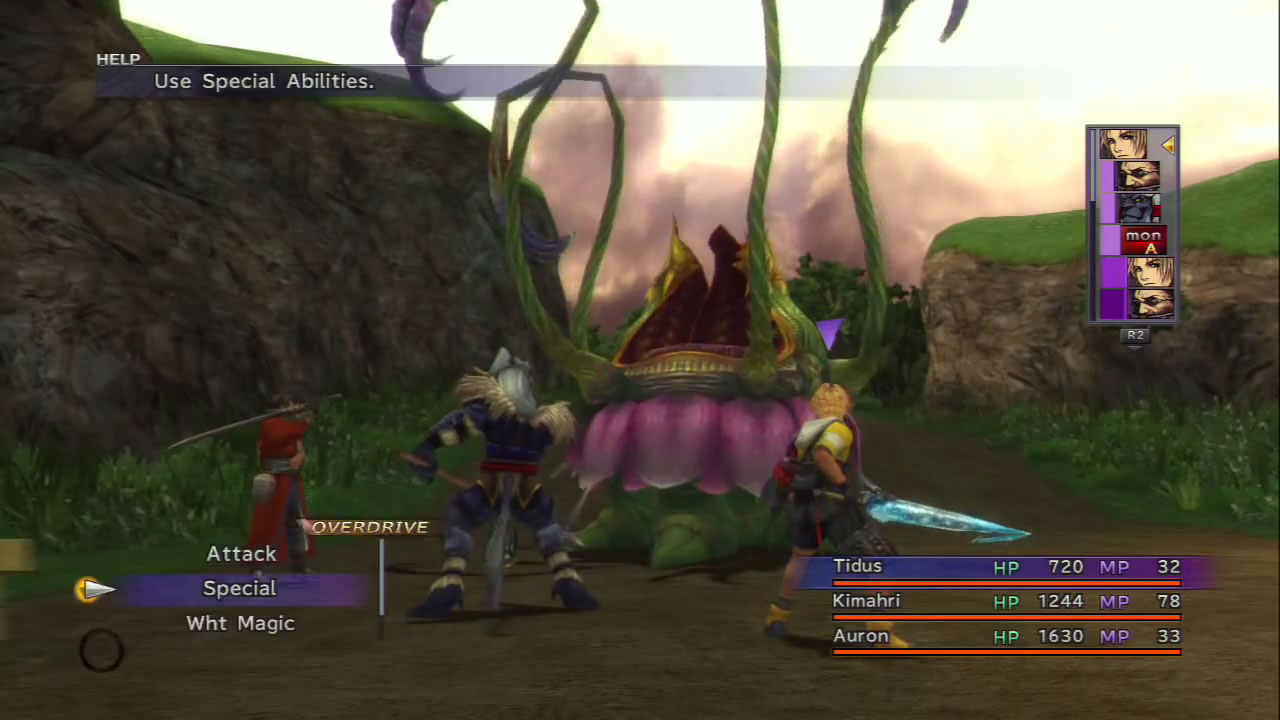Click Kimahri's portrait in the turn order
1280x720 pixels.
point(1138,208)
